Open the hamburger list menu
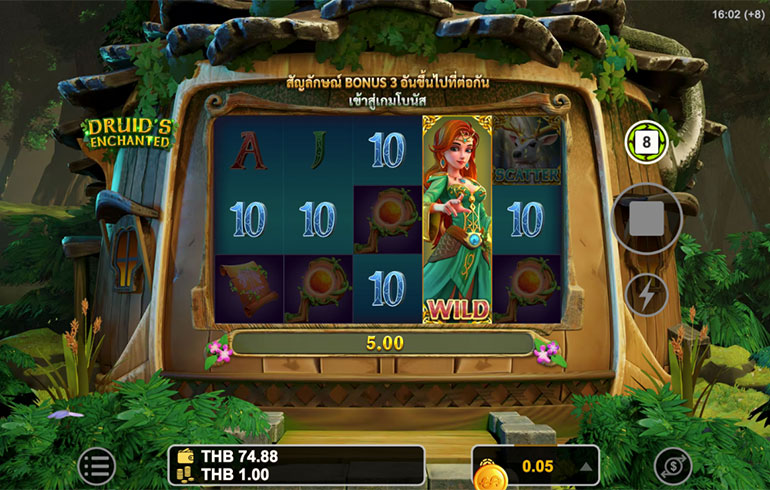770x490 pixels. point(97,465)
